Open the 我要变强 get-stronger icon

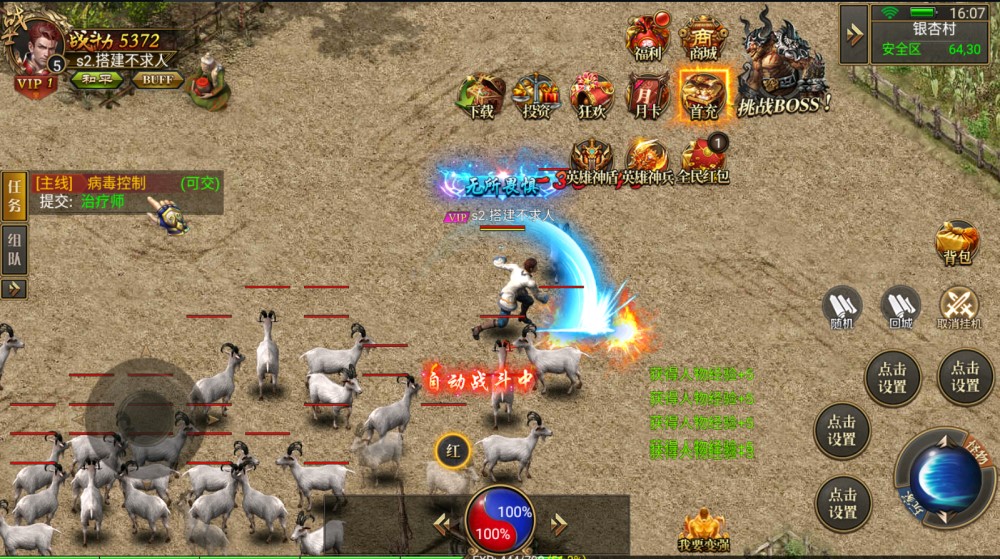tap(703, 529)
